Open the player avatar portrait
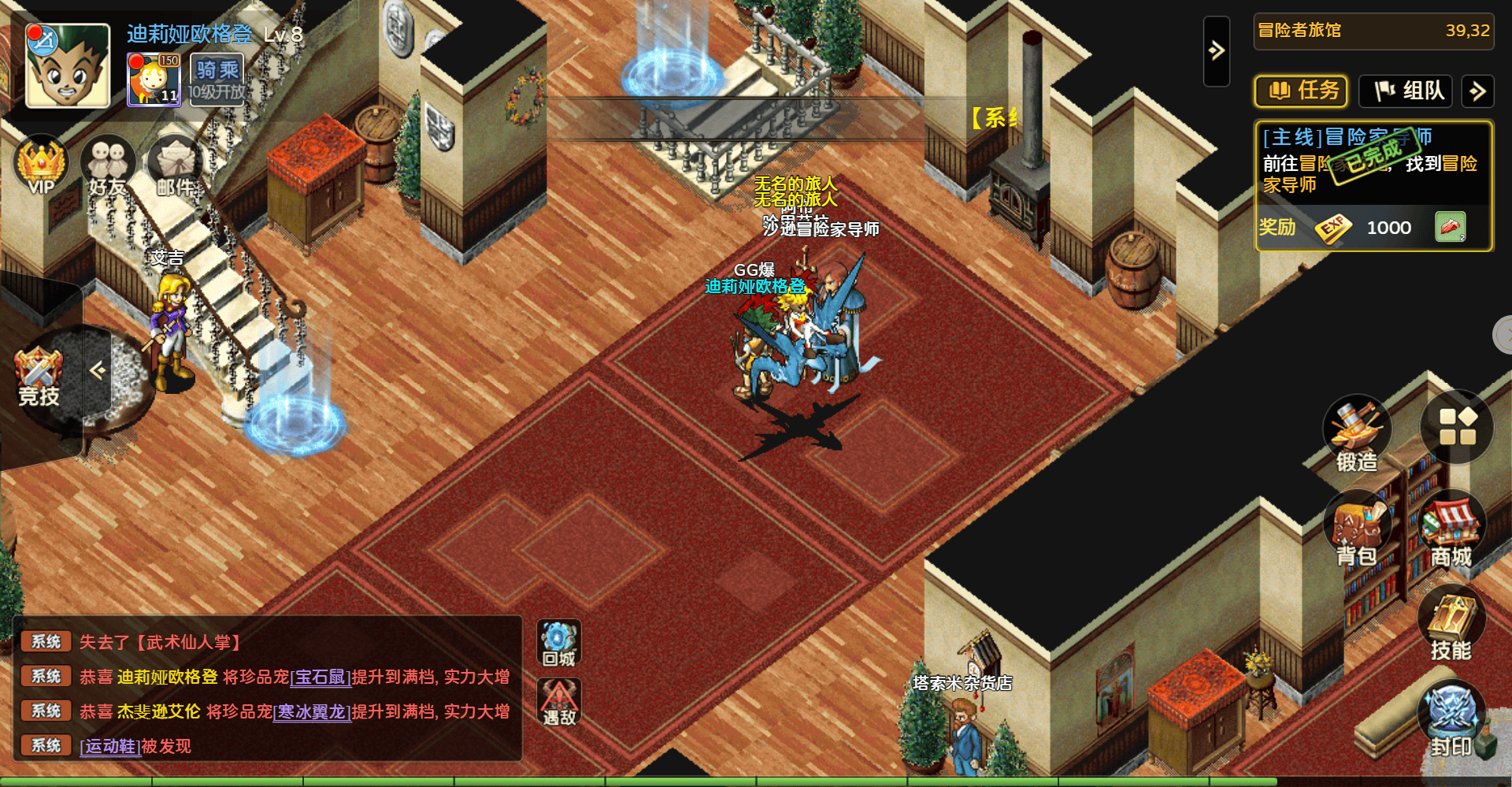Viewport: 1512px width, 787px height. click(x=67, y=65)
